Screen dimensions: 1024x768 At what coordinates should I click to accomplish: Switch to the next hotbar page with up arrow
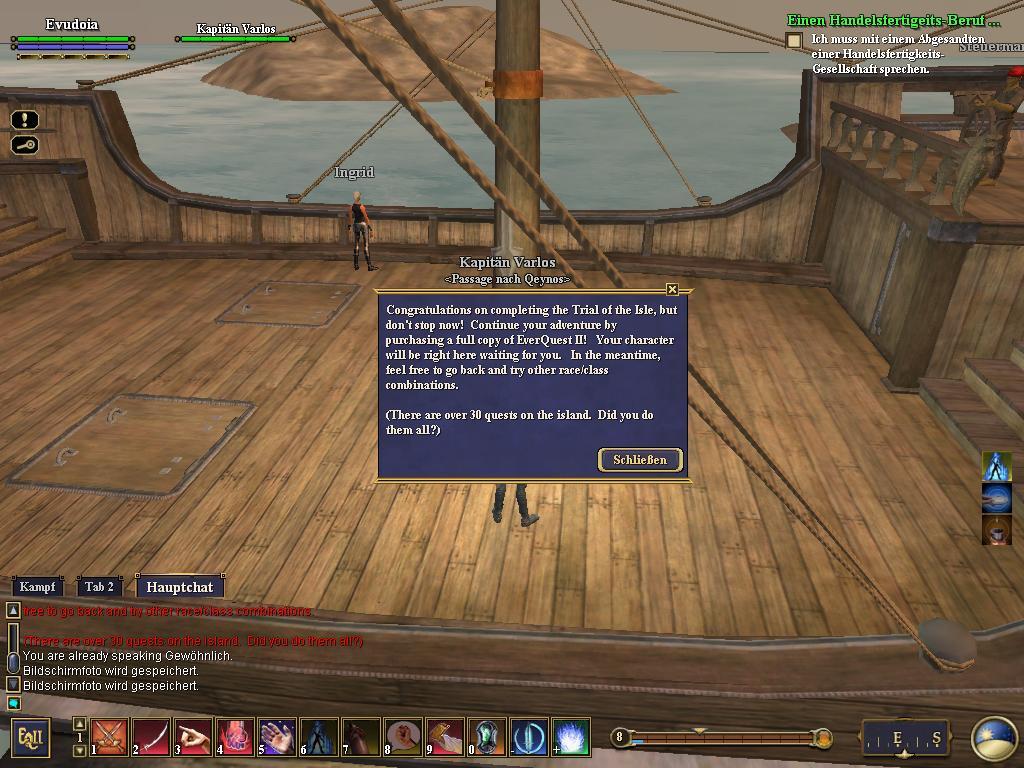[80, 724]
